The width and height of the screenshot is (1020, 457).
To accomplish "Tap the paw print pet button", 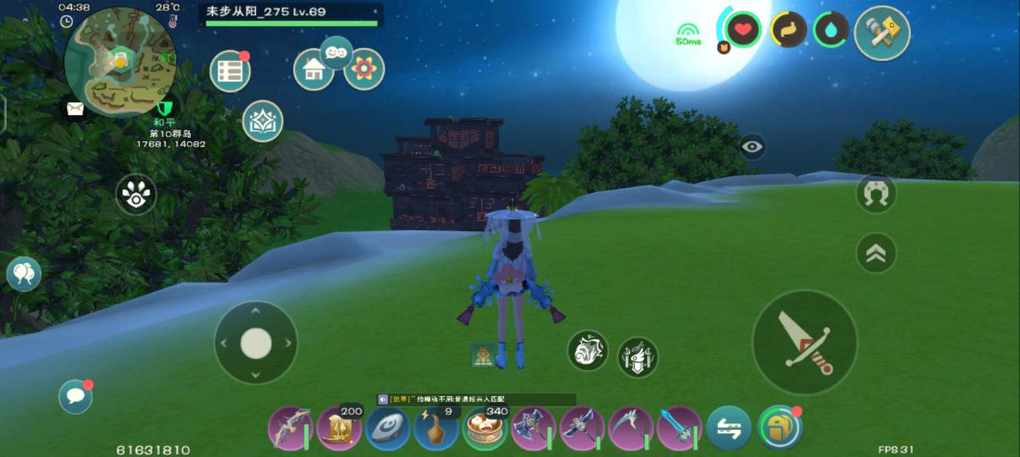I will click(136, 194).
